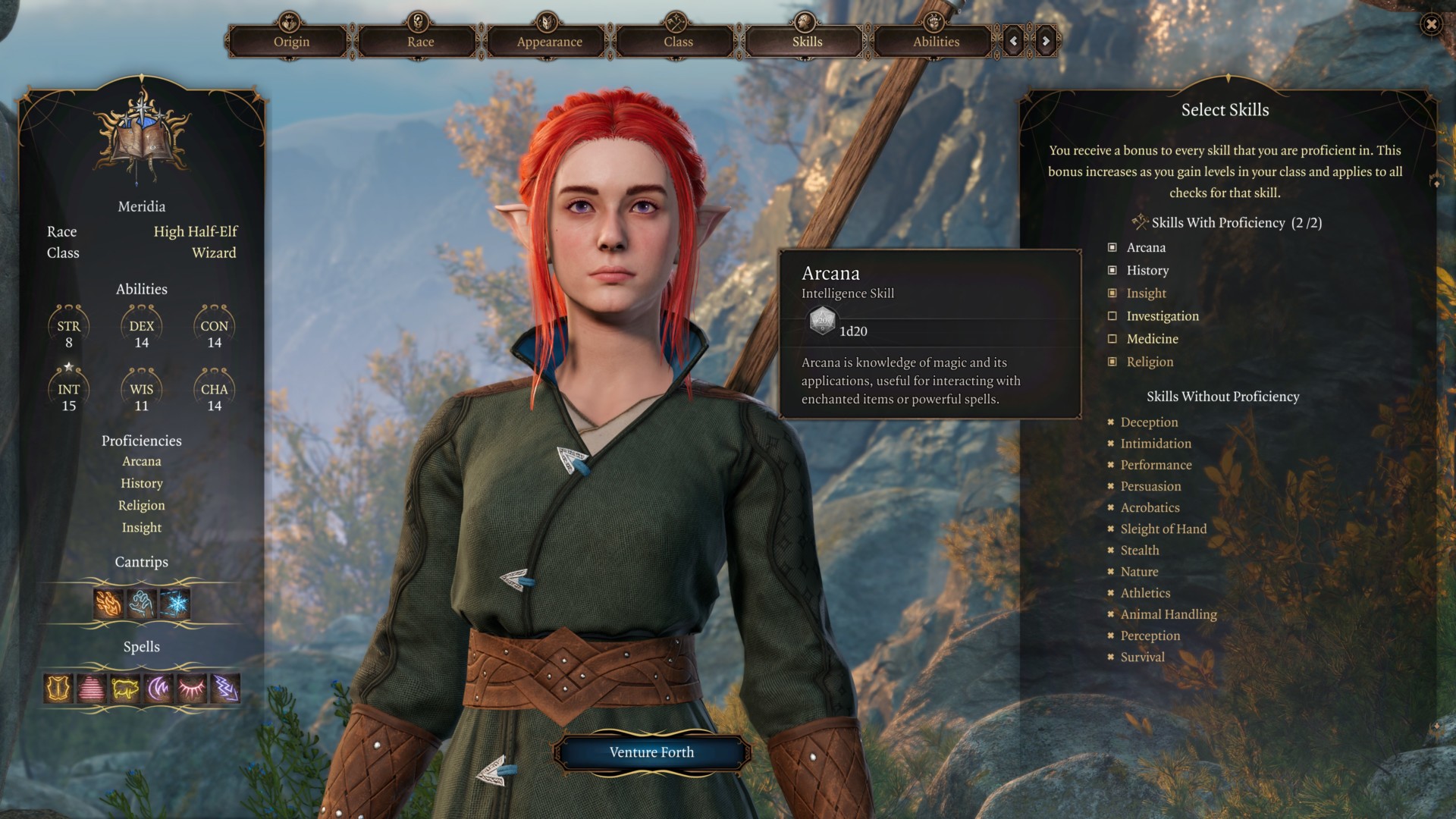
Task: Click the next-step right arrow button
Action: (x=1046, y=41)
